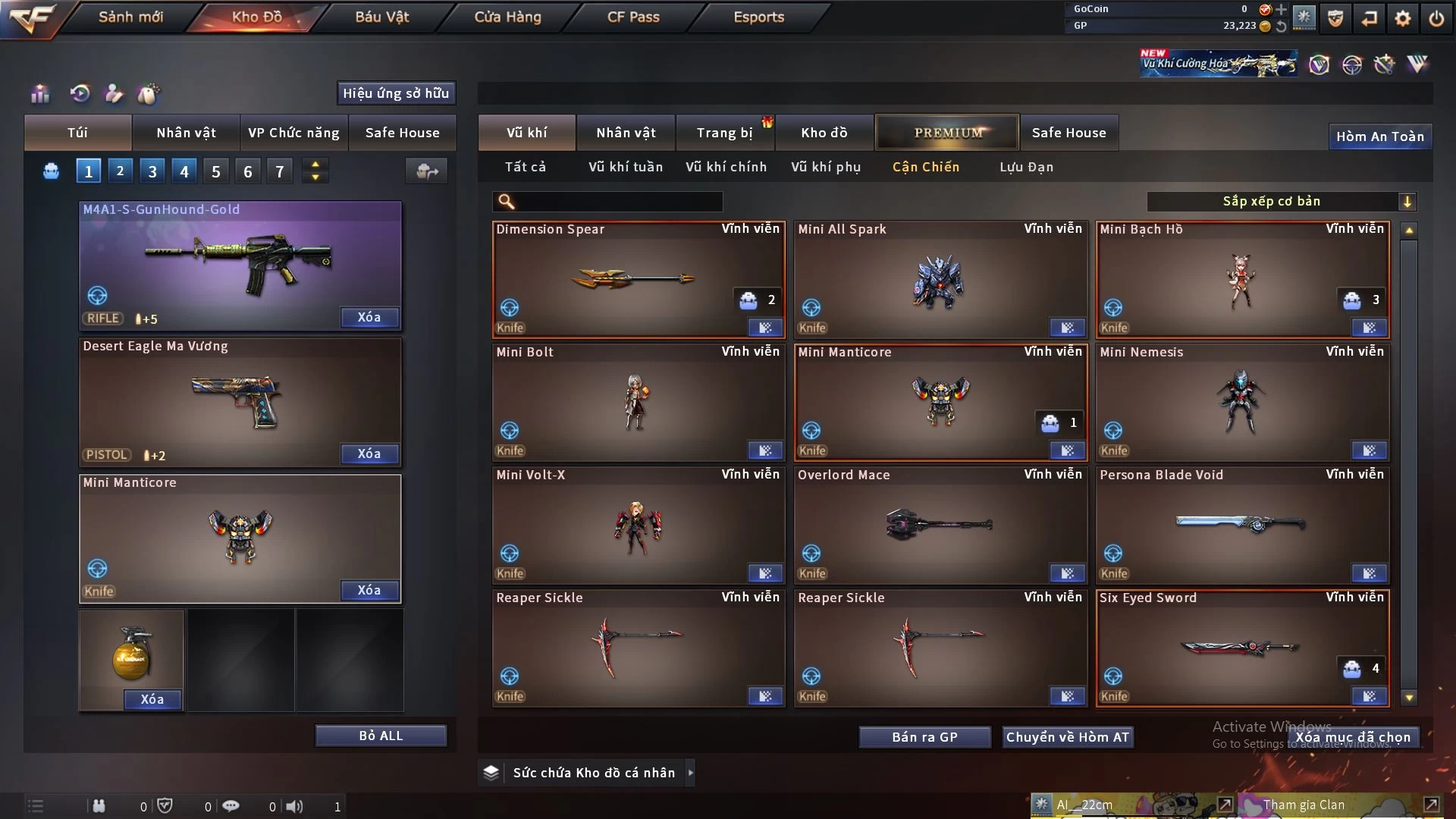
Task: Open settings via the gear icon
Action: pos(1403,18)
